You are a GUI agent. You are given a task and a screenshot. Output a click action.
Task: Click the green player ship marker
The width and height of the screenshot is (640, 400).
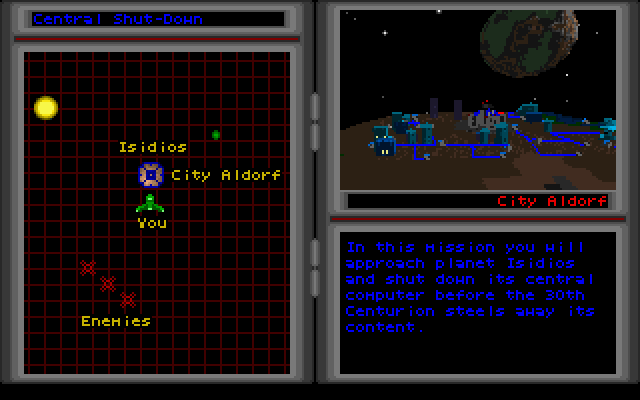pos(150,203)
